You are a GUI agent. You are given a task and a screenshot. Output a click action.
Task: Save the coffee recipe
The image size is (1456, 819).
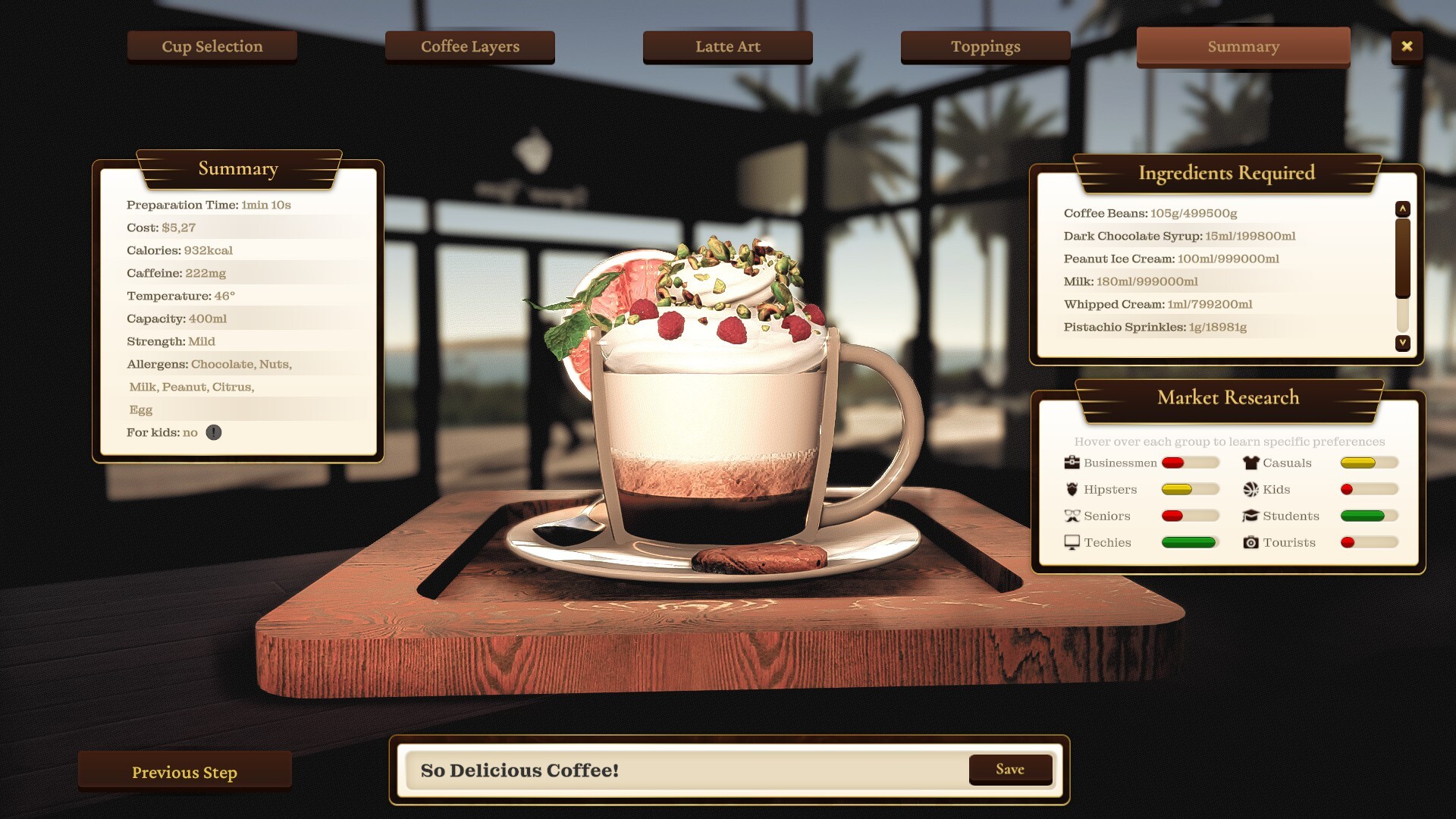(1010, 769)
